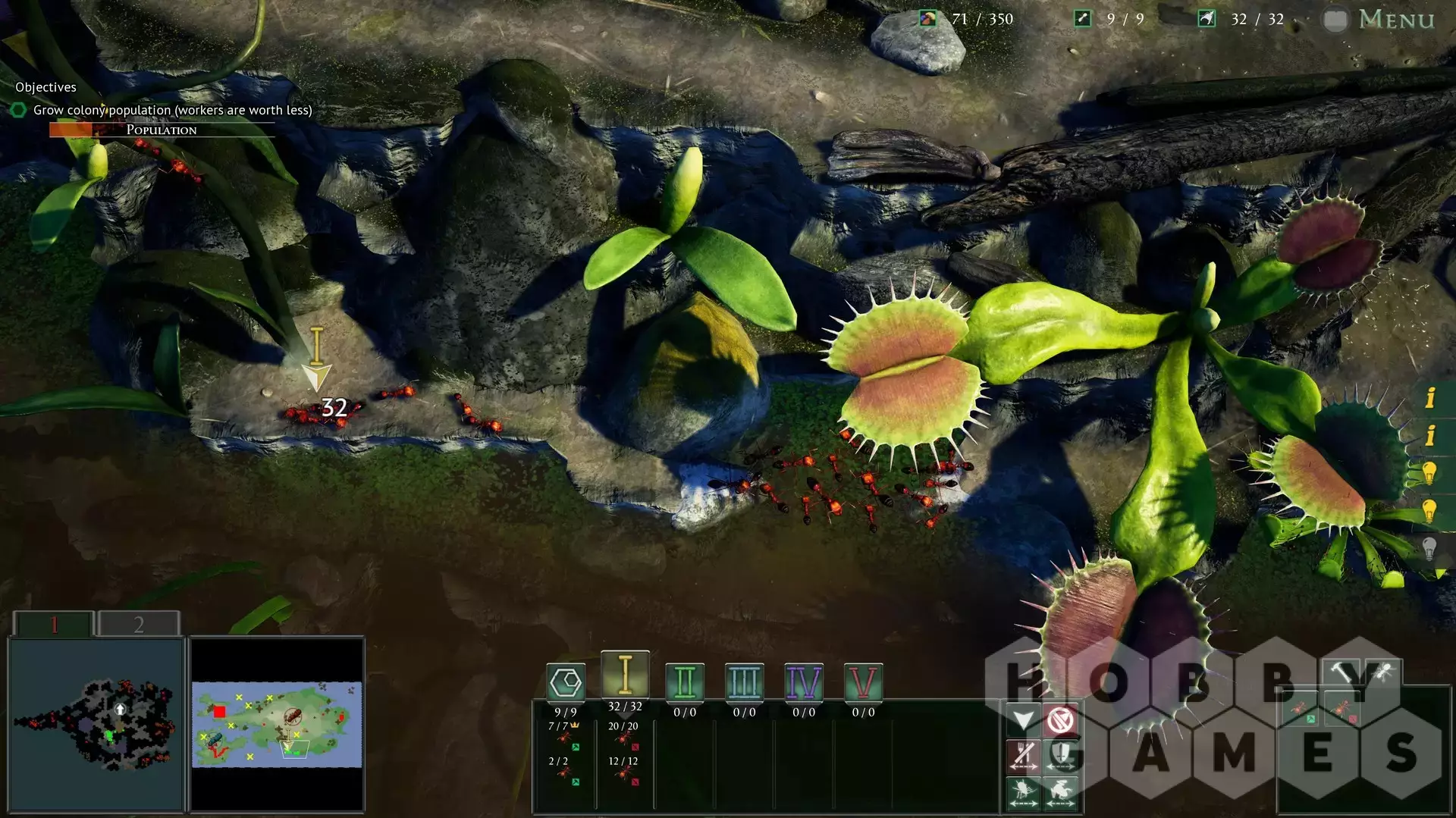The width and height of the screenshot is (1456, 818).
Task: Pick the purple pheromone group IV
Action: 803,682
